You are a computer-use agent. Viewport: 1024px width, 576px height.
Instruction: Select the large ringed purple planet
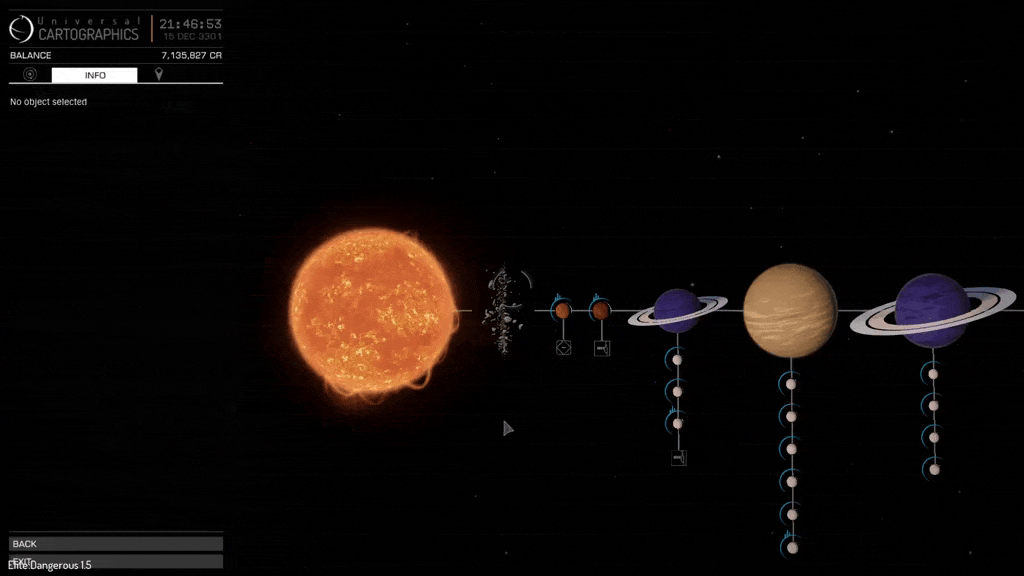pos(931,310)
